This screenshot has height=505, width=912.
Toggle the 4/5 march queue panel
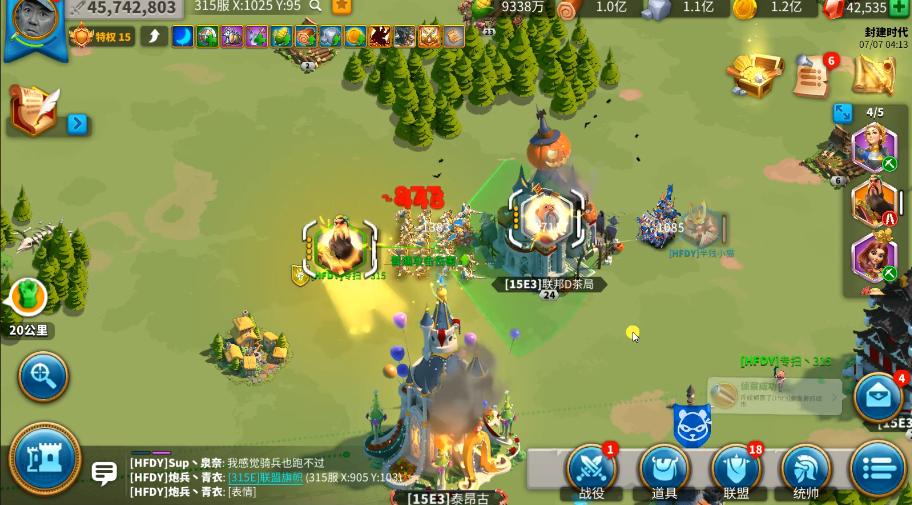(x=843, y=112)
